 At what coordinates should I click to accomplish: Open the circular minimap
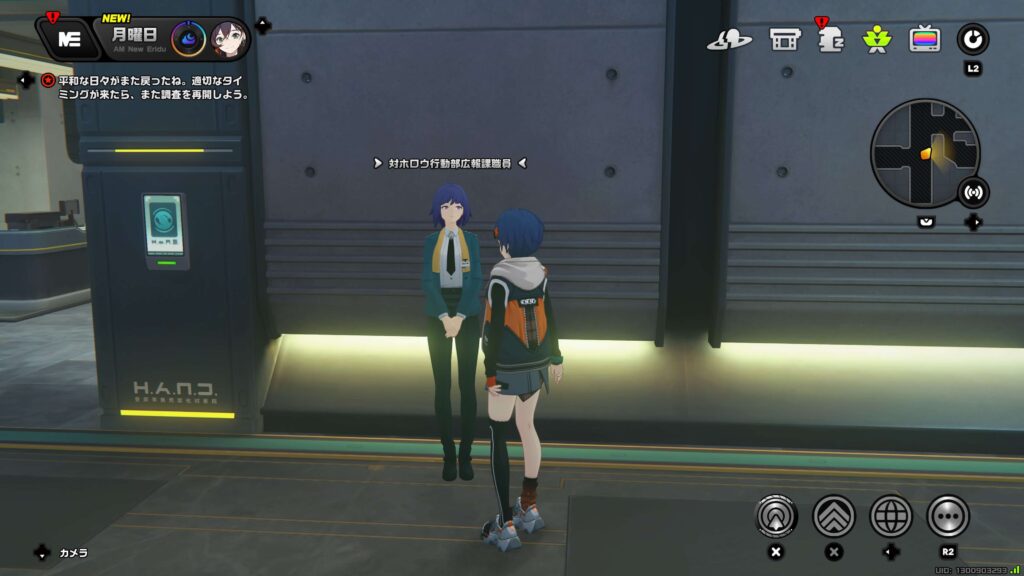(x=924, y=152)
